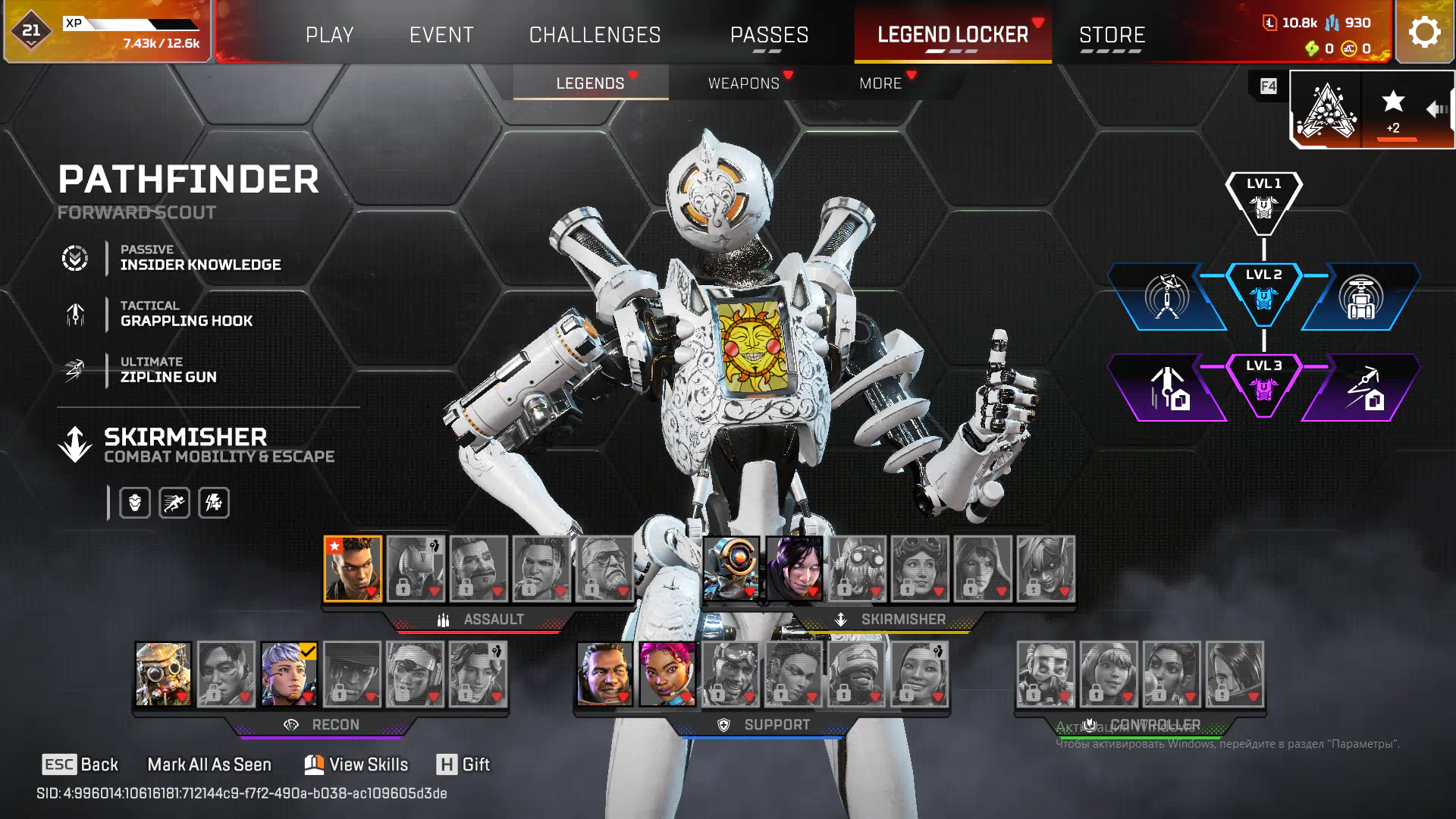Pick the Bangalore legend portrait

pos(353,568)
